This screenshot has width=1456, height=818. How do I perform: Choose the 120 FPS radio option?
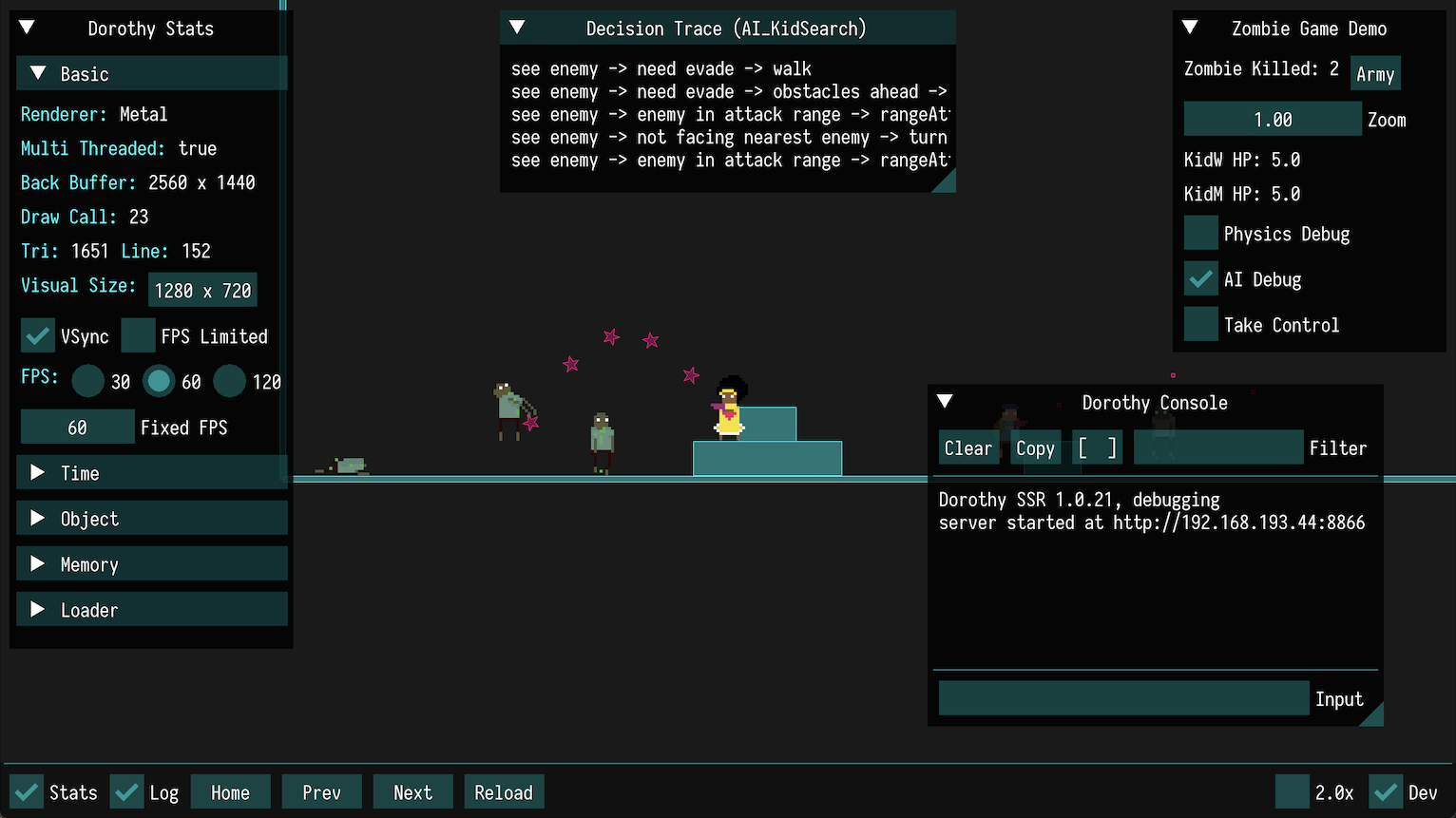pyautogui.click(x=230, y=382)
